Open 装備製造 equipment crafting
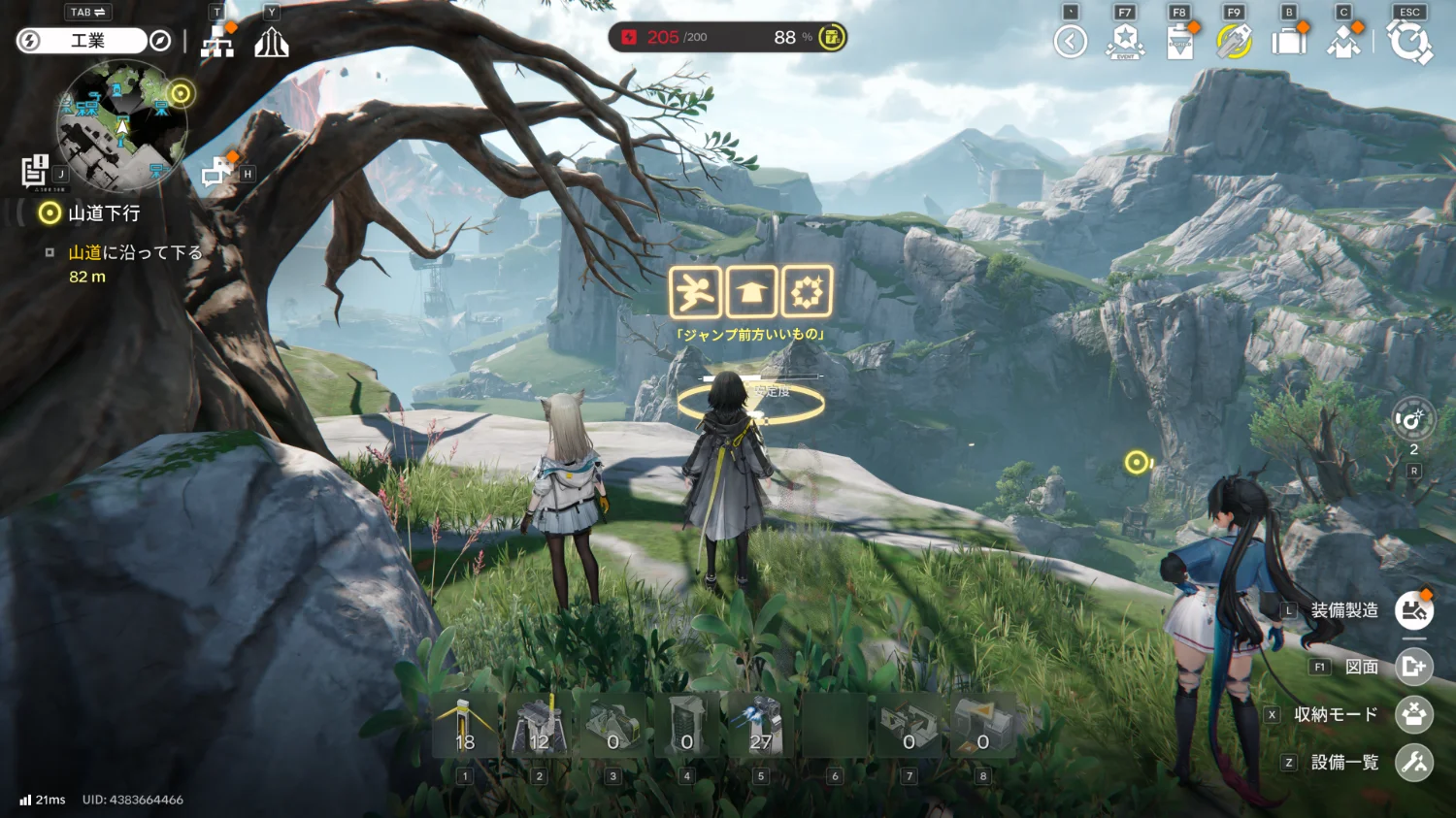Viewport: 1456px width, 818px height. [1414, 610]
